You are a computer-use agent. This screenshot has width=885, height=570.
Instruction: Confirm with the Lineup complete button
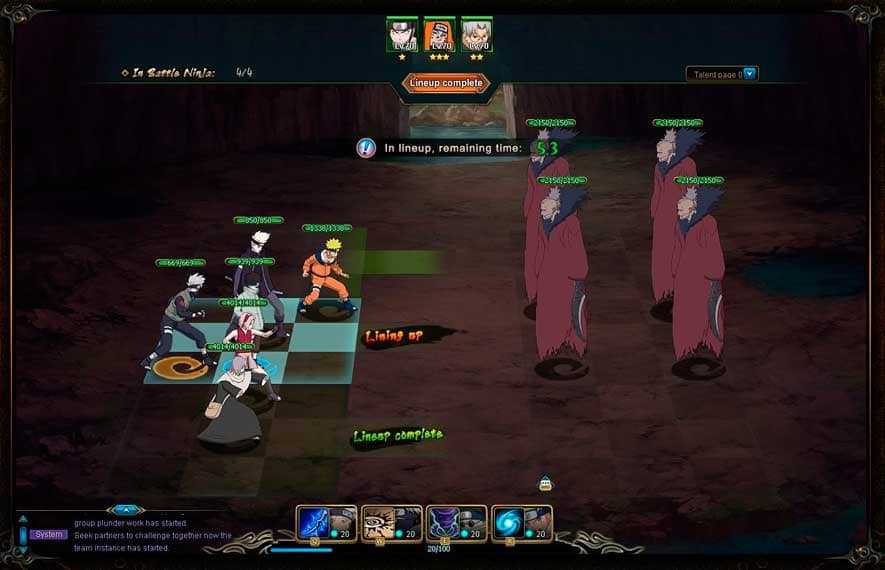click(446, 83)
